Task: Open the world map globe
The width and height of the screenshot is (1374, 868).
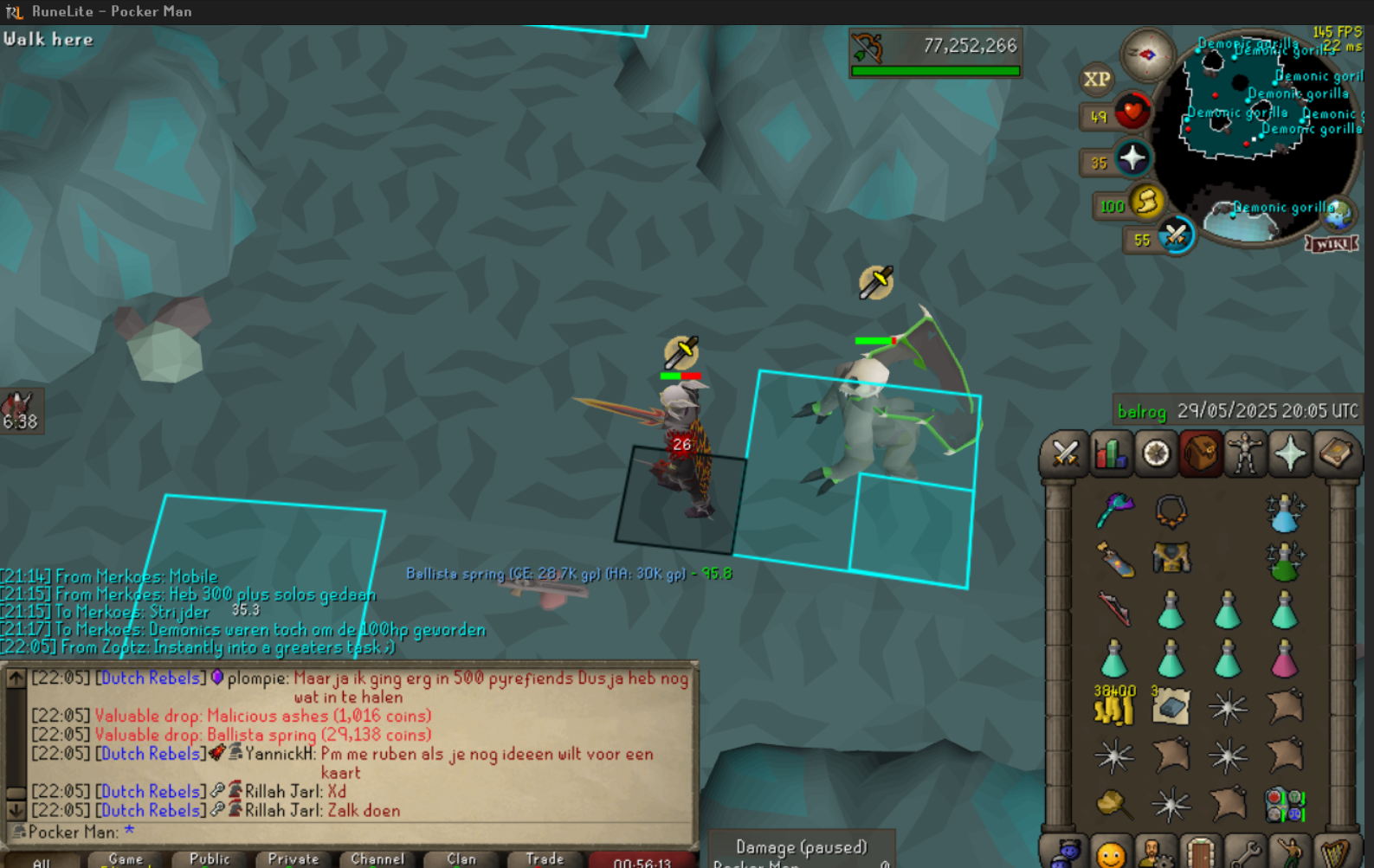Action: point(1339,212)
